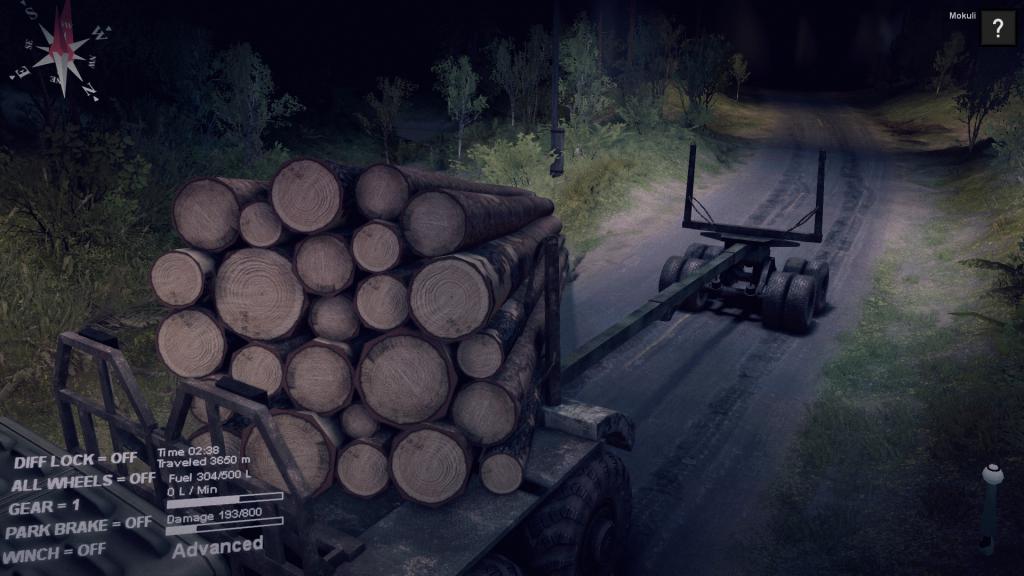The width and height of the screenshot is (1024, 576).
Task: Open the question mark help button
Action: pos(997,28)
